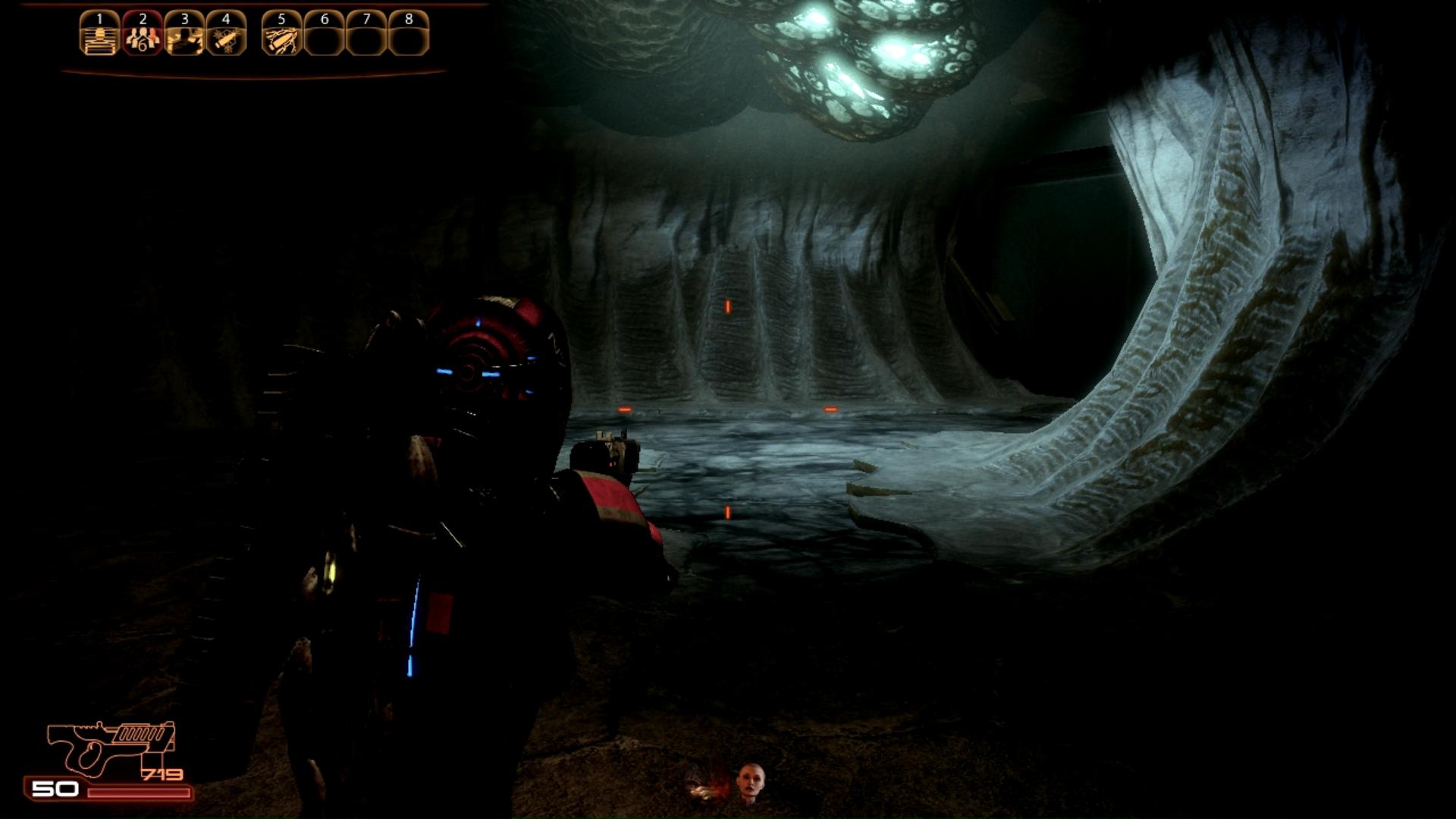Select the bald squadmate portrait
This screenshot has height=819, width=1456.
pos(750,783)
